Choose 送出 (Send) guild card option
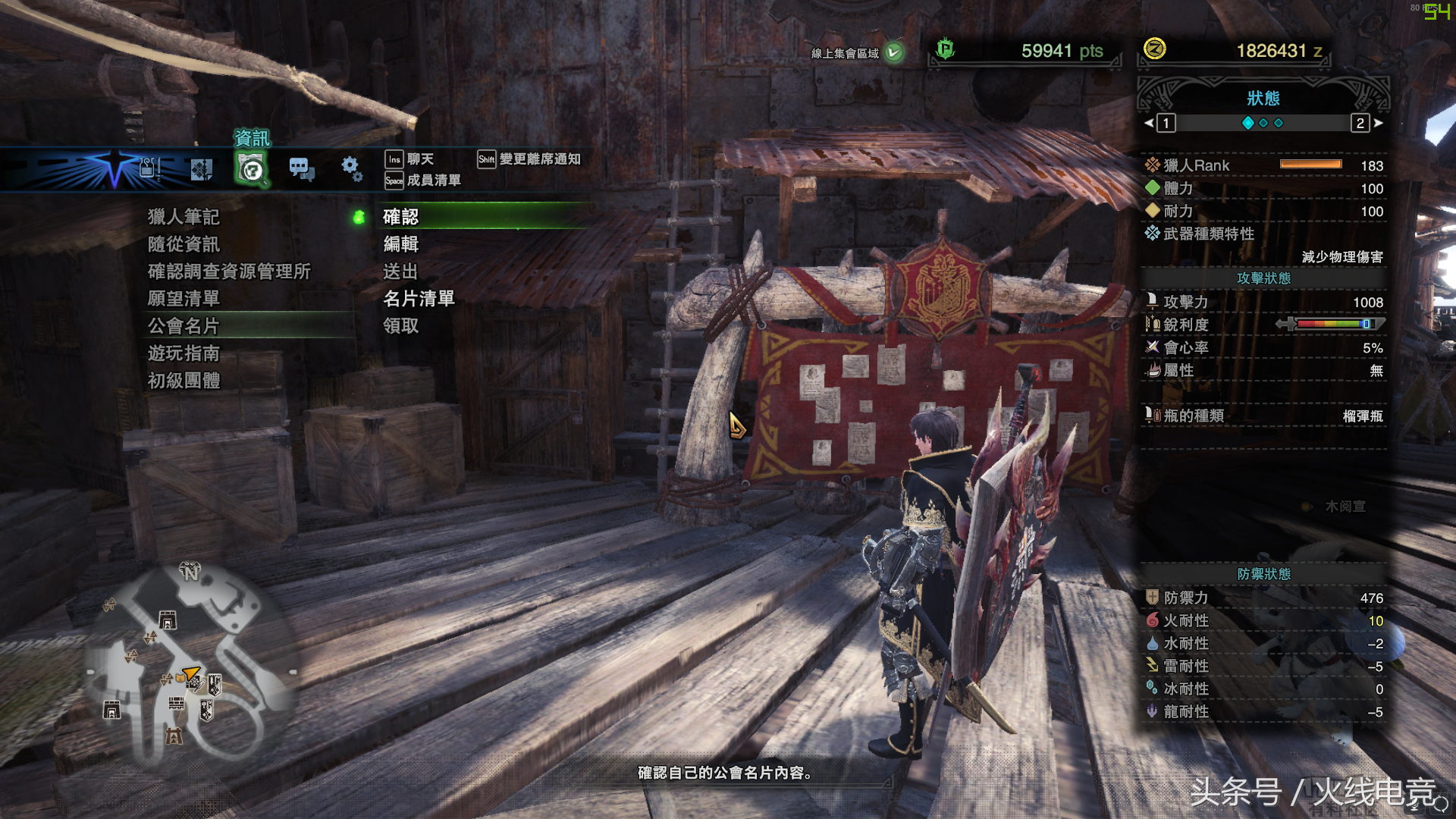The width and height of the screenshot is (1456, 819). click(401, 271)
